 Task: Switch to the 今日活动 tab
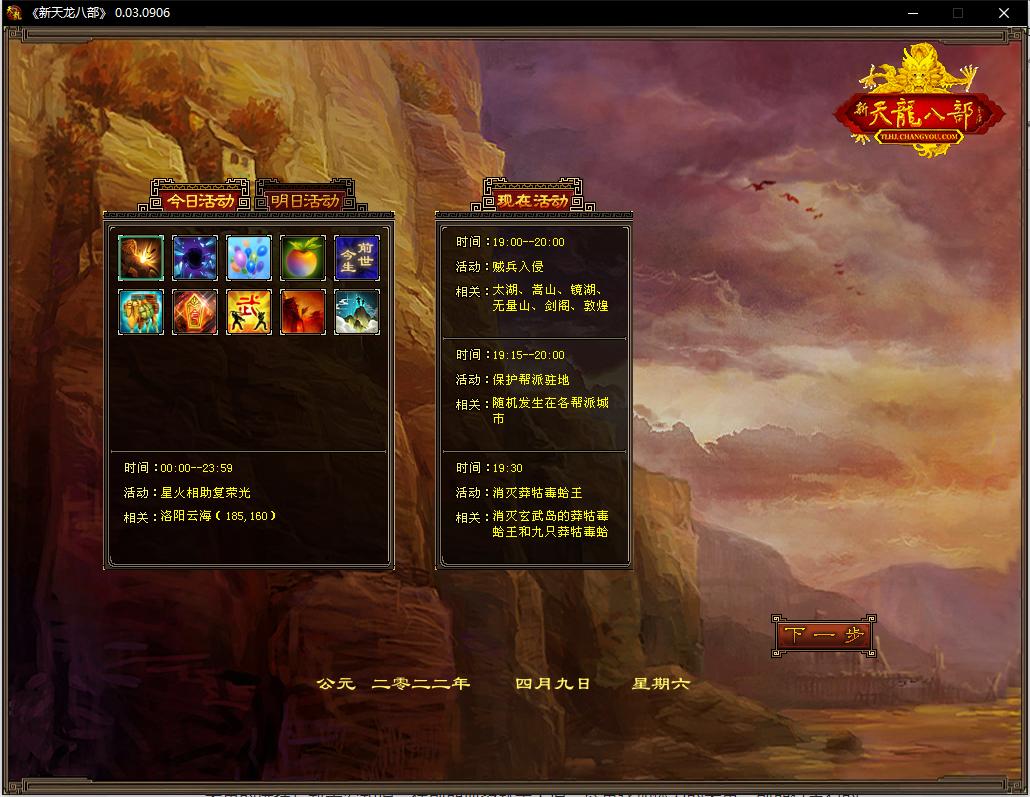point(199,200)
